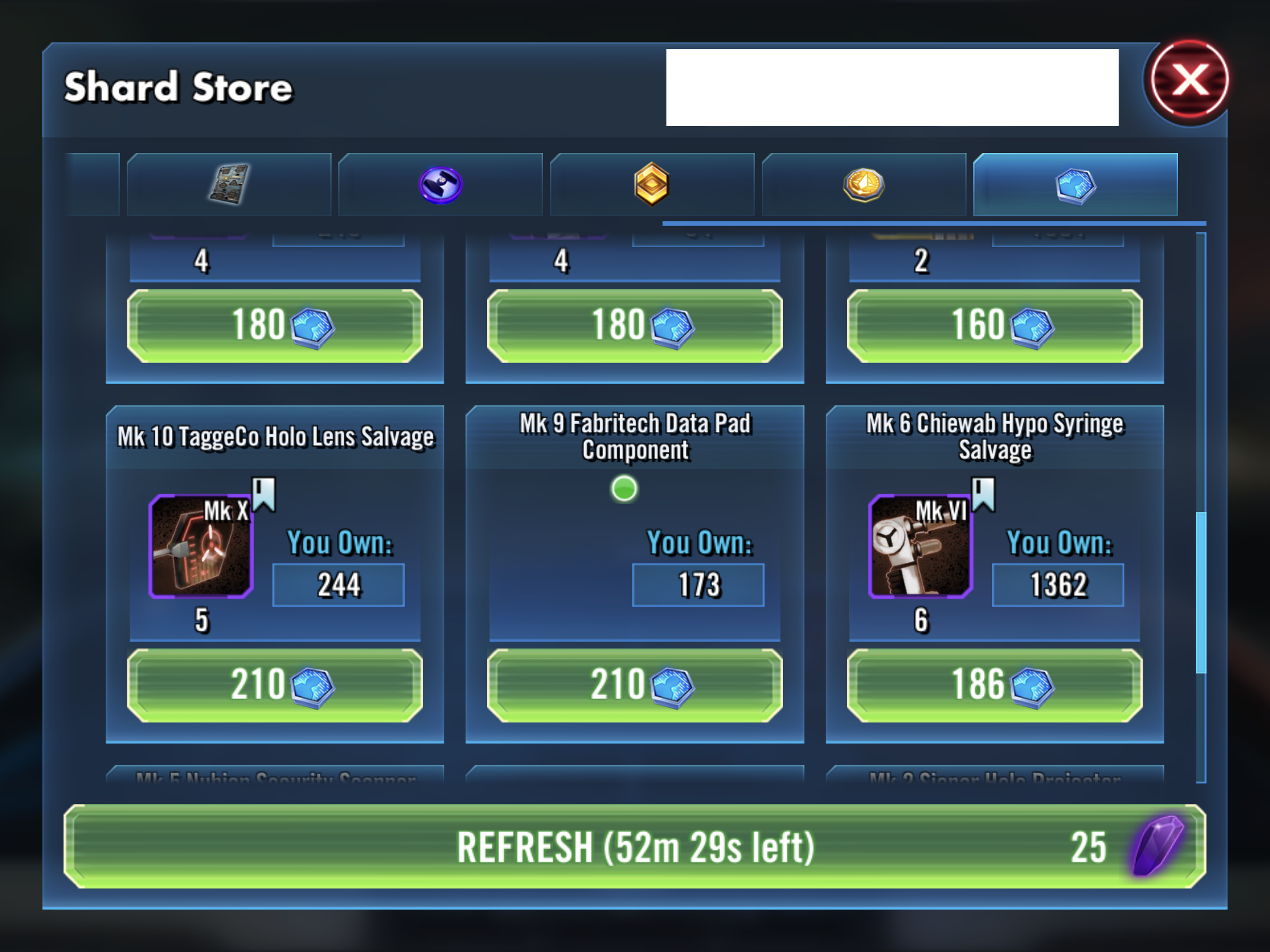Buy the item costing 160 shard currency

coord(994,325)
